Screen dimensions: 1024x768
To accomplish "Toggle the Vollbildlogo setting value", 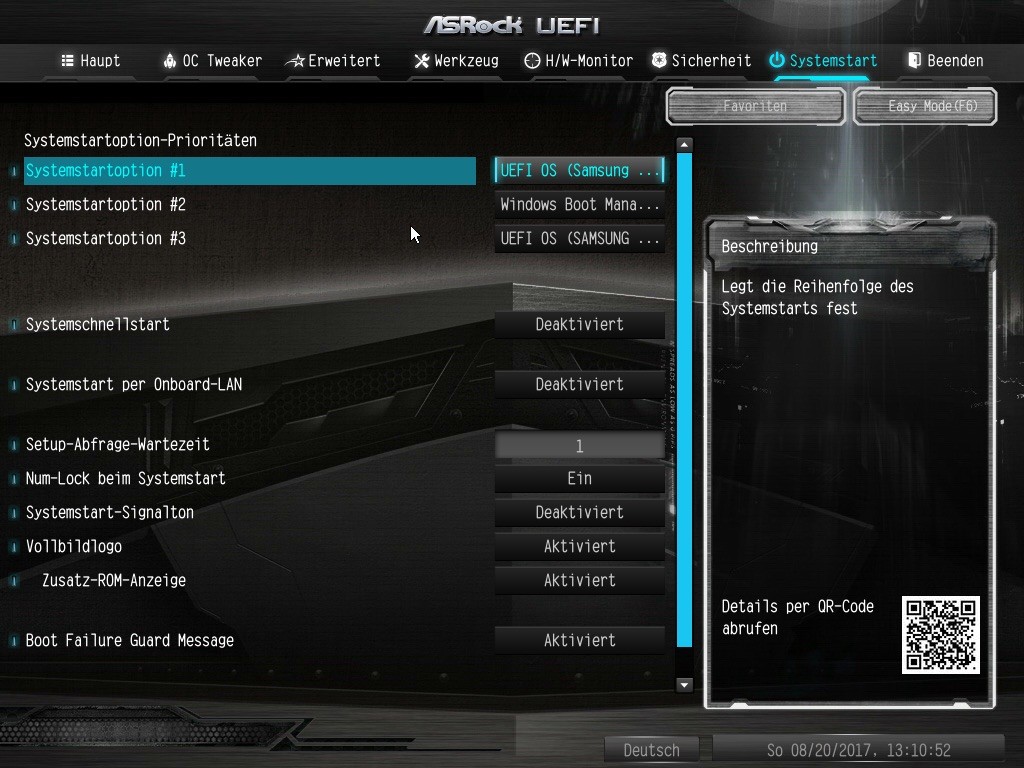I will coord(580,547).
